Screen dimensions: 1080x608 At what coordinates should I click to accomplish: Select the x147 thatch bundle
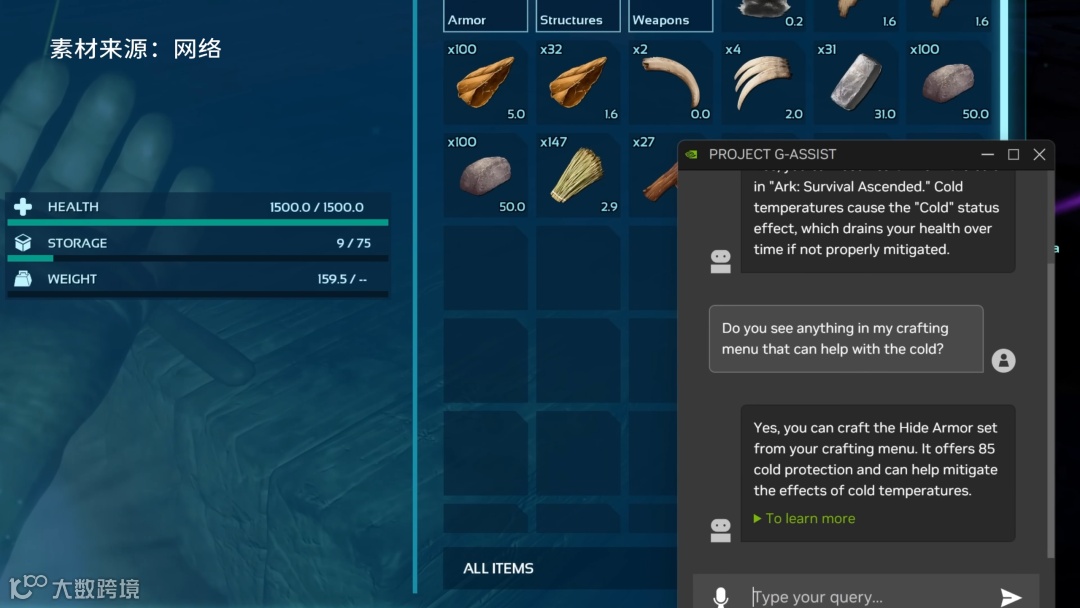click(x=577, y=175)
